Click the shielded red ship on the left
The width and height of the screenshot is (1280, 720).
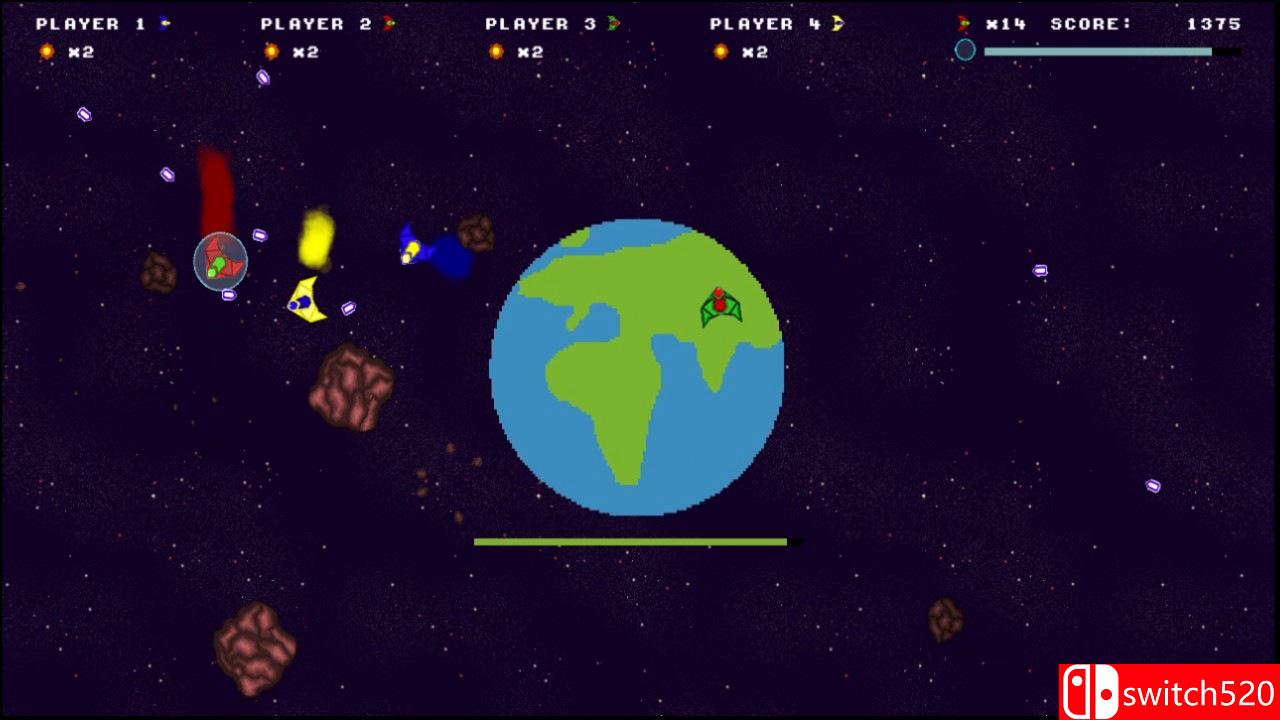220,264
